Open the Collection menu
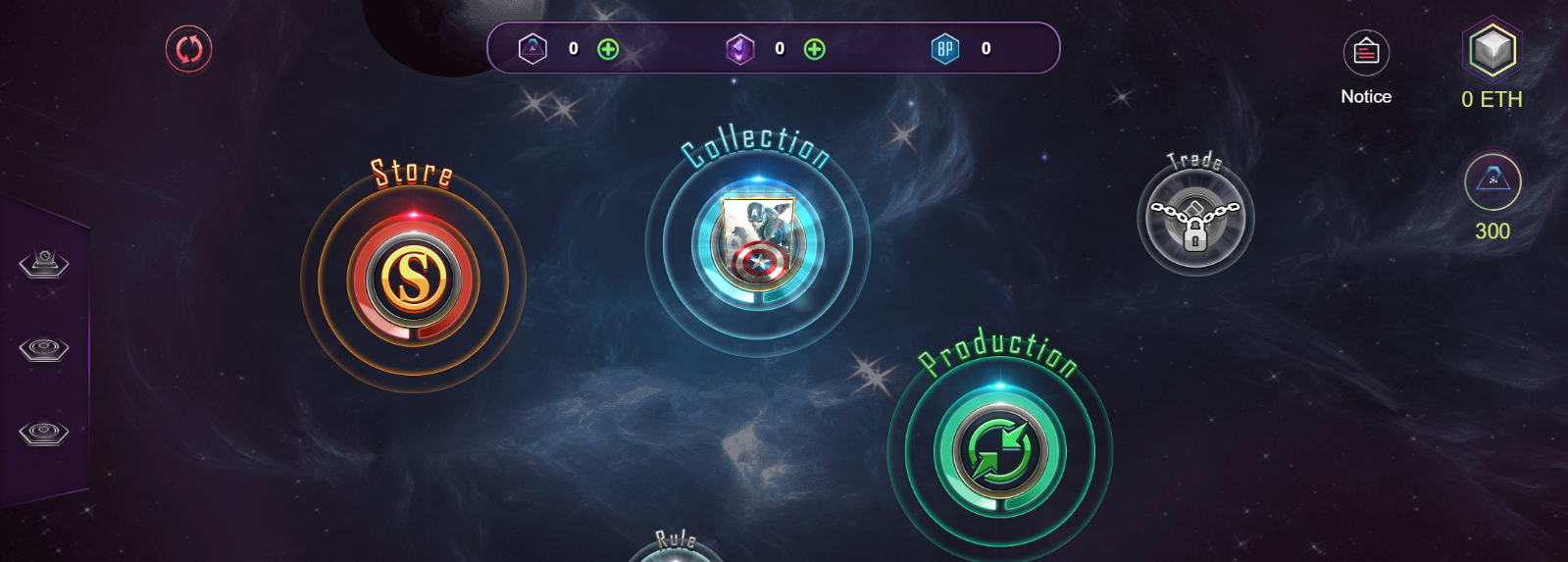This screenshot has height=562, width=1568. tap(757, 243)
